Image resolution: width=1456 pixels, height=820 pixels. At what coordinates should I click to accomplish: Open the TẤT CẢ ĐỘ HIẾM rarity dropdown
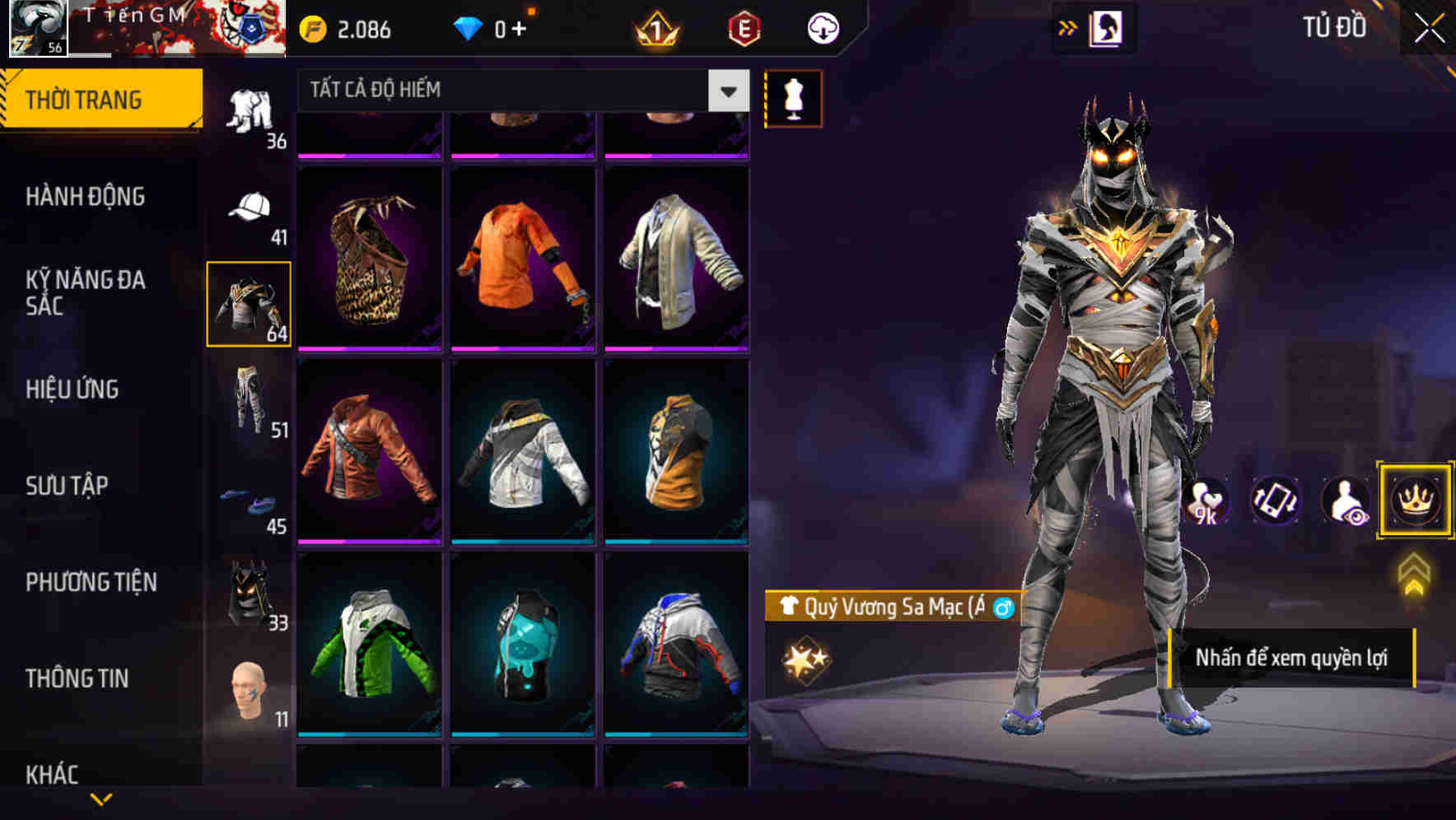pyautogui.click(x=511, y=91)
